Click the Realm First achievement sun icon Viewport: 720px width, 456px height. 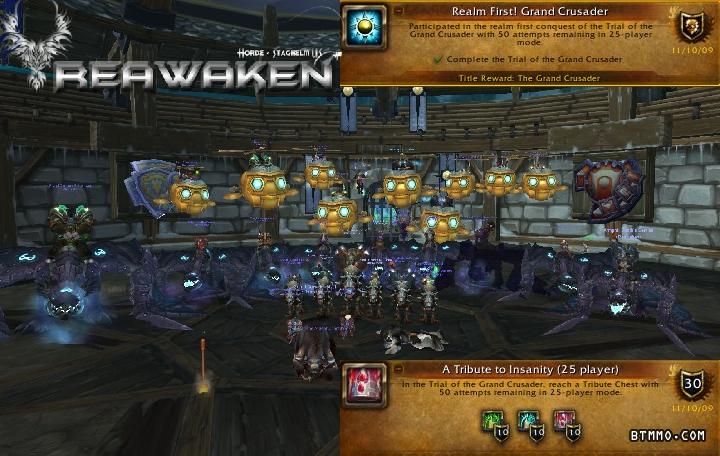coord(364,27)
